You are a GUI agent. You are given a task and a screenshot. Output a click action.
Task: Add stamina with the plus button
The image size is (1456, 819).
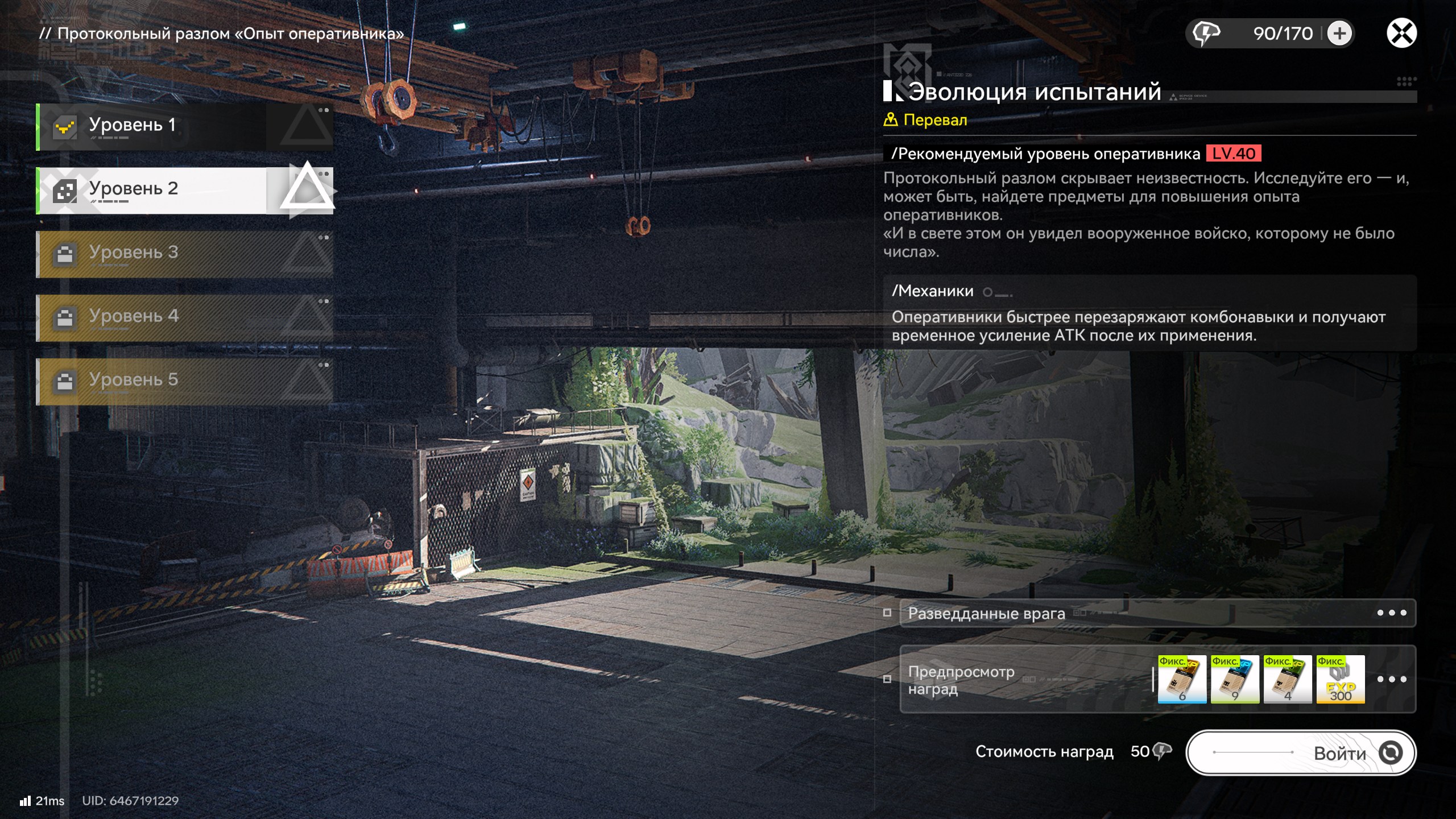point(1339,34)
